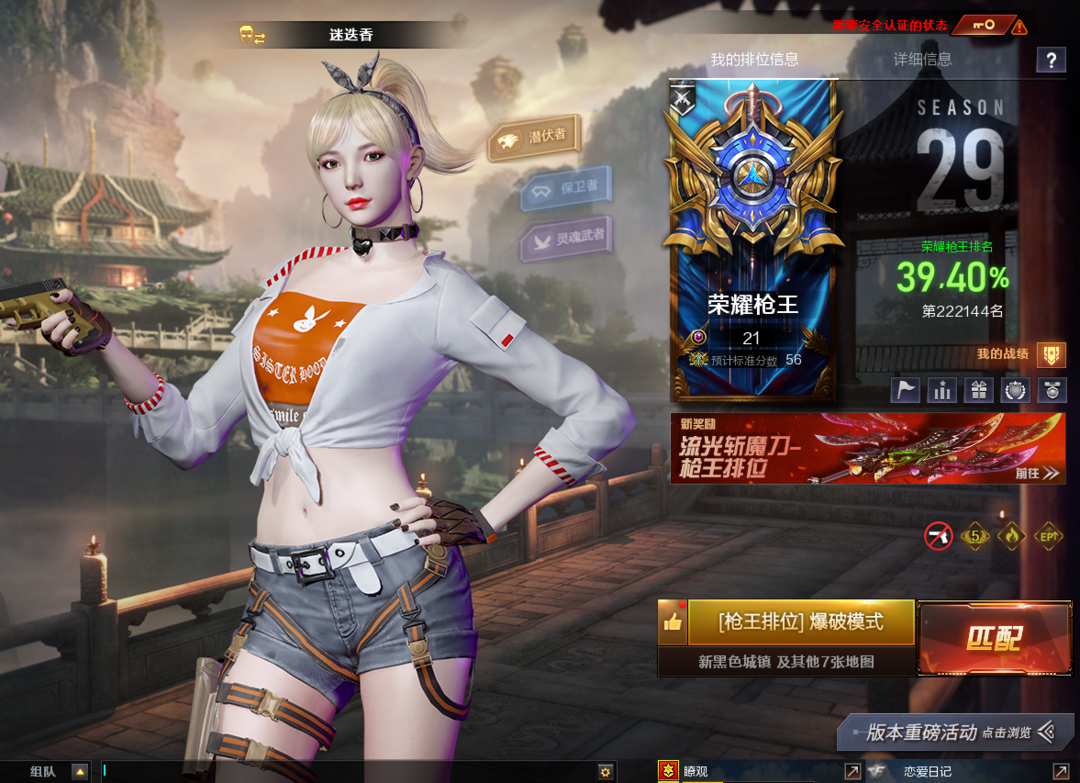Open the 组队 chat channel arrow
This screenshot has width=1080, height=783.
(80, 772)
